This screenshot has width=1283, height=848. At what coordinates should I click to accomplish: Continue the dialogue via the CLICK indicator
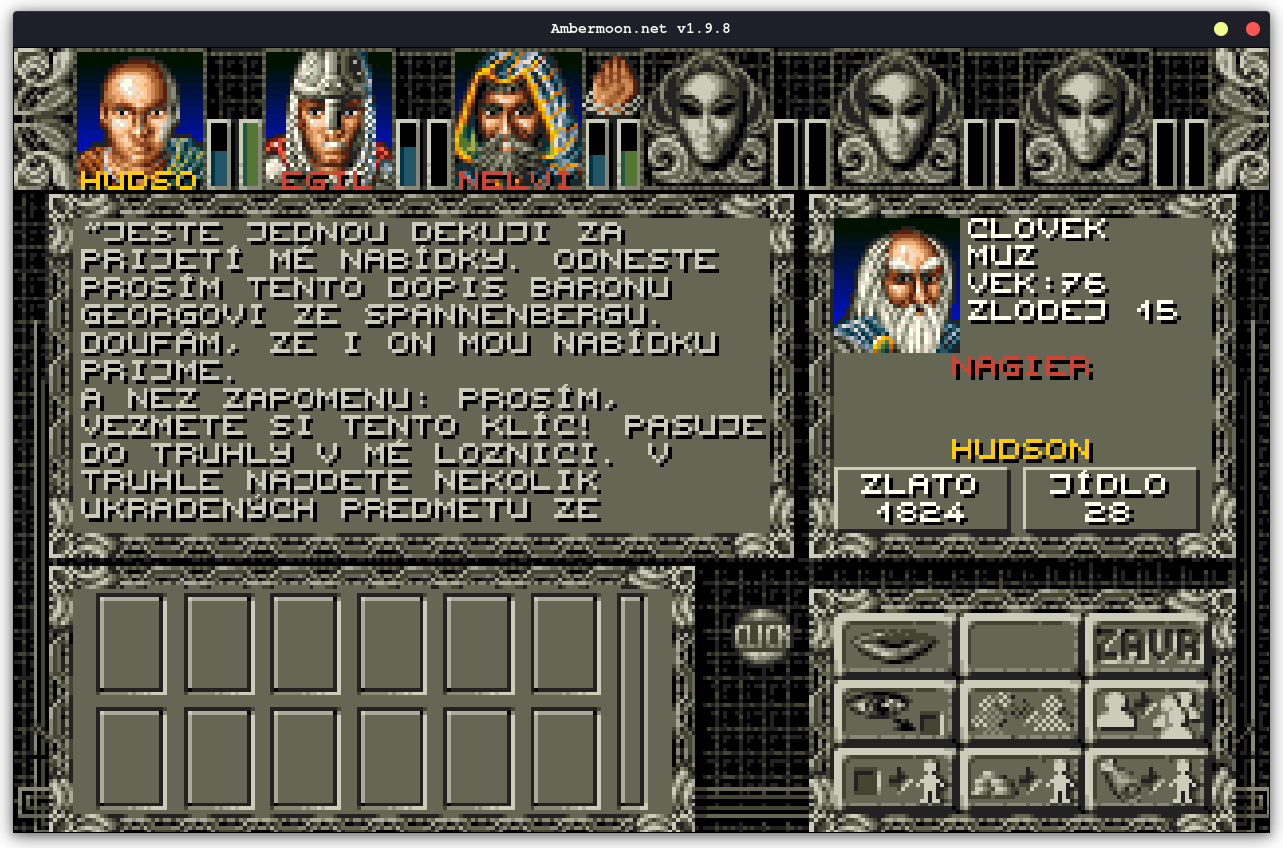pyautogui.click(x=762, y=636)
